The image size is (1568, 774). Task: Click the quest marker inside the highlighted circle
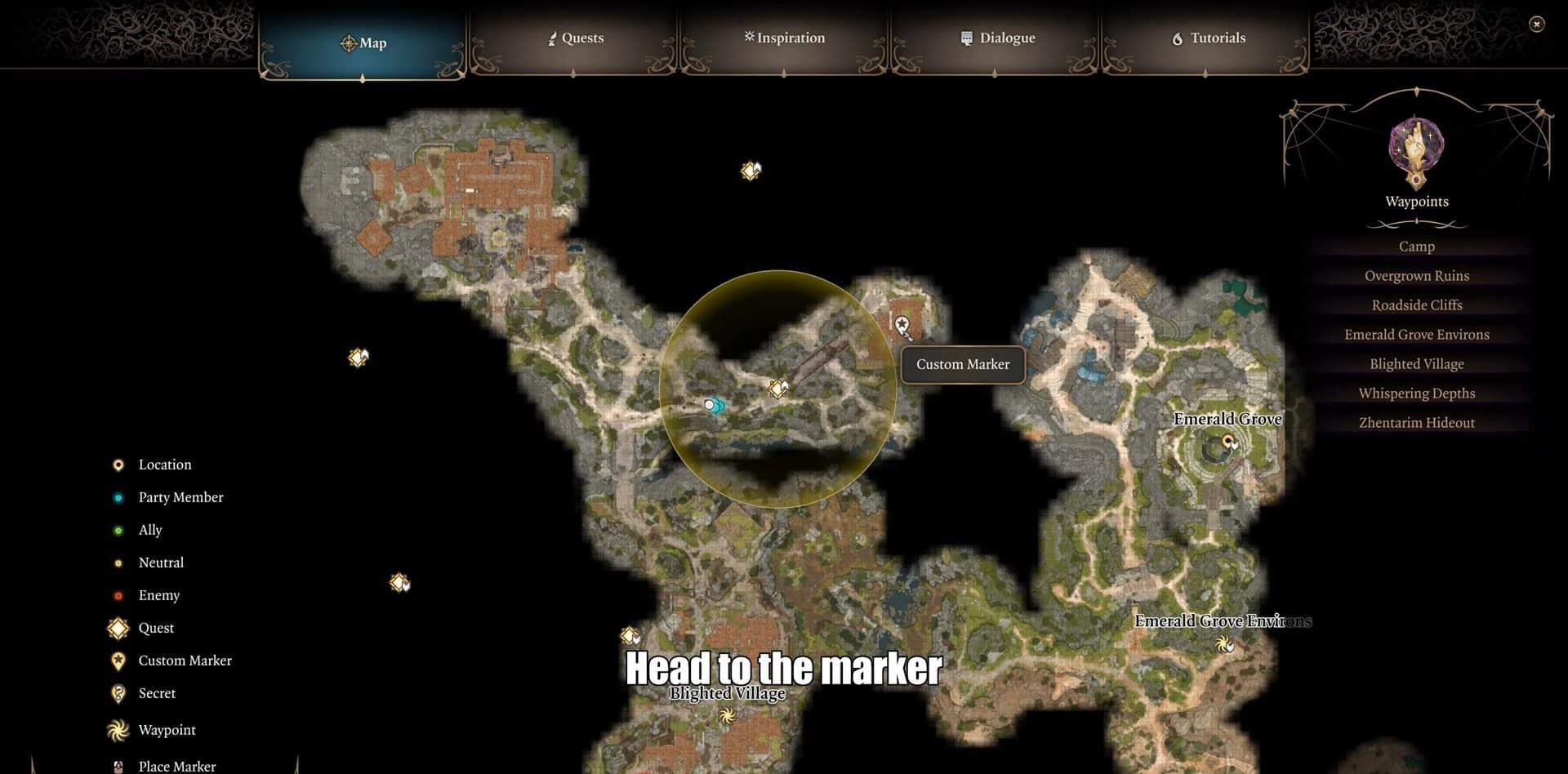777,389
